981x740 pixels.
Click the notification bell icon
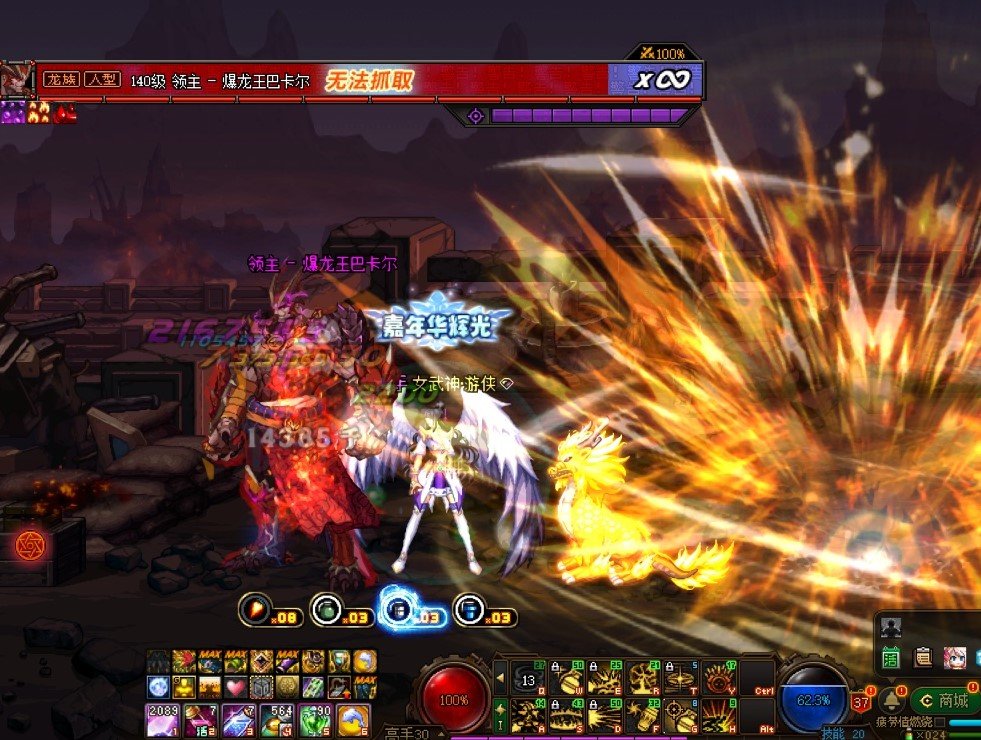[x=890, y=700]
